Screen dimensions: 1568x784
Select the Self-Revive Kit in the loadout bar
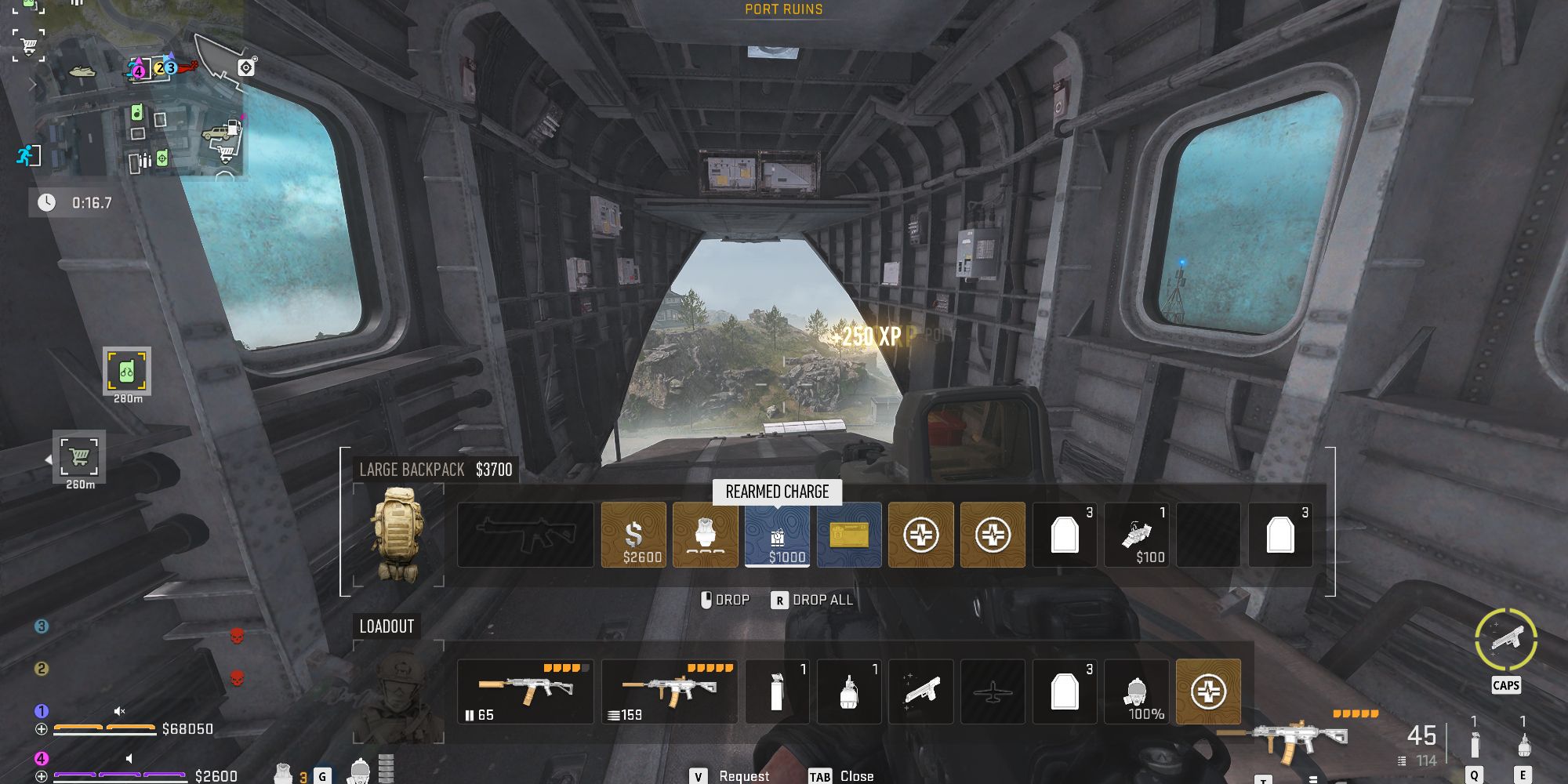1208,691
